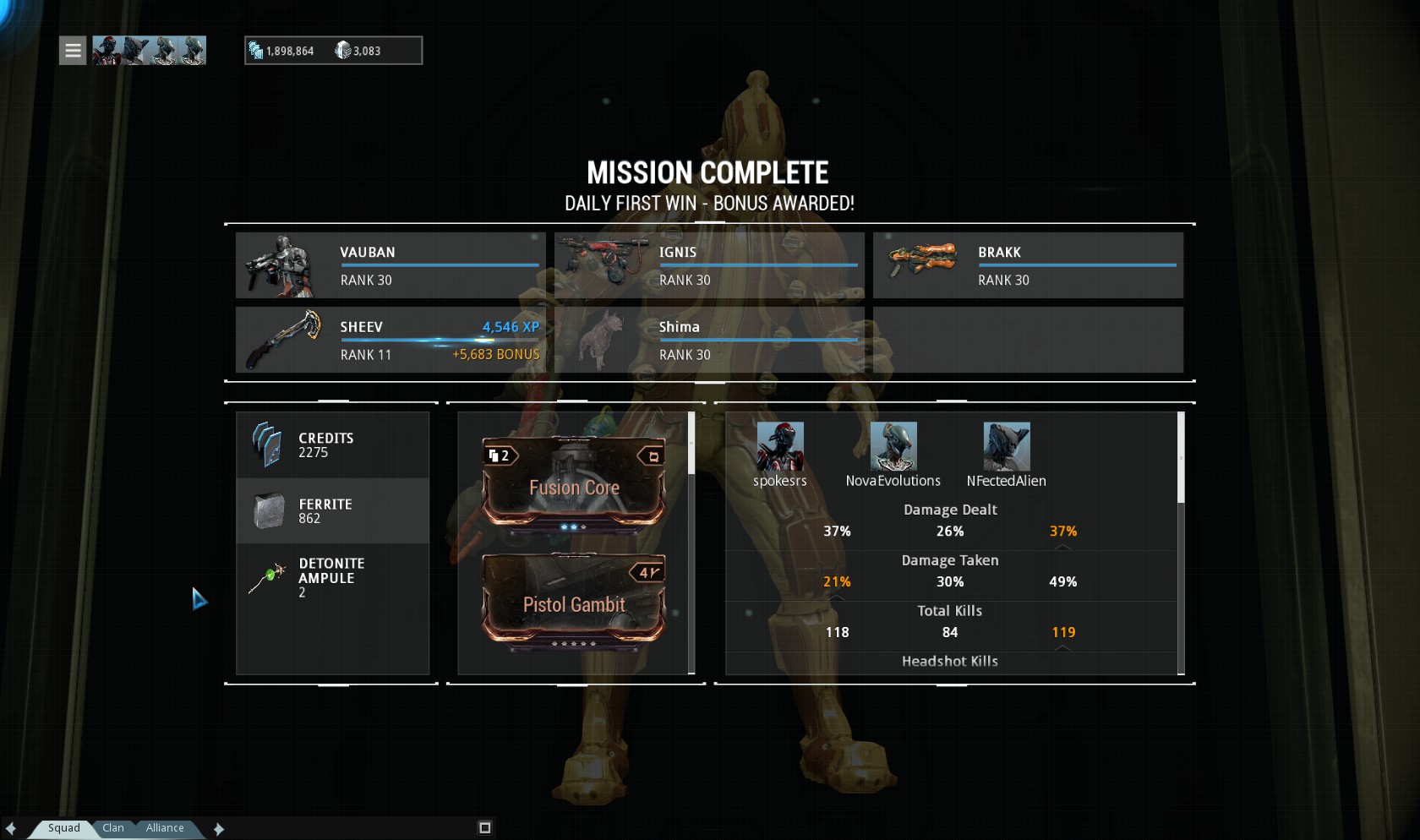Screen dimensions: 1420x840
Task: Select the Alliance chat tab
Action: (x=165, y=828)
